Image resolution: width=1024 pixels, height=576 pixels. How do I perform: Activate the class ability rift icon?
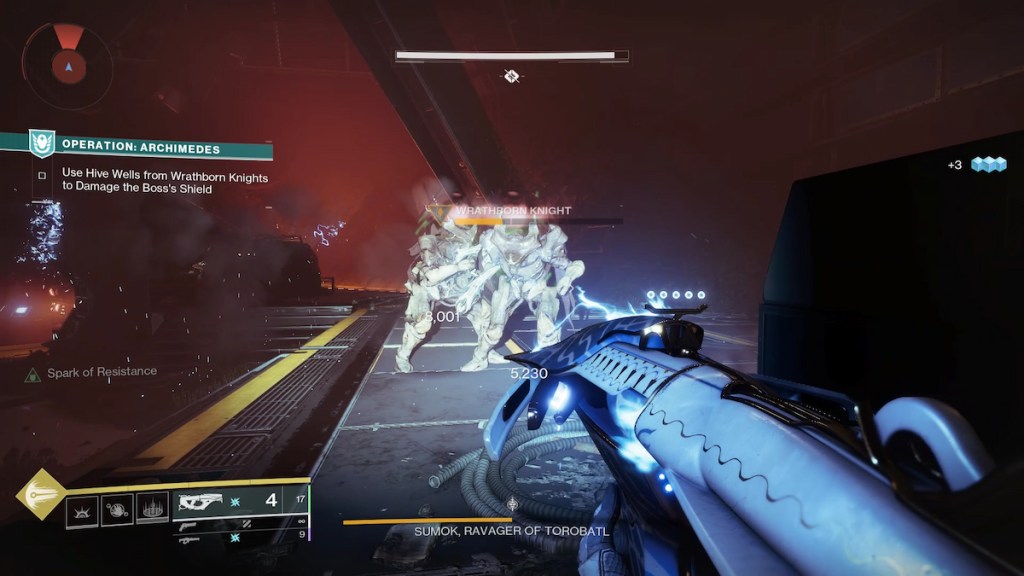pos(153,511)
